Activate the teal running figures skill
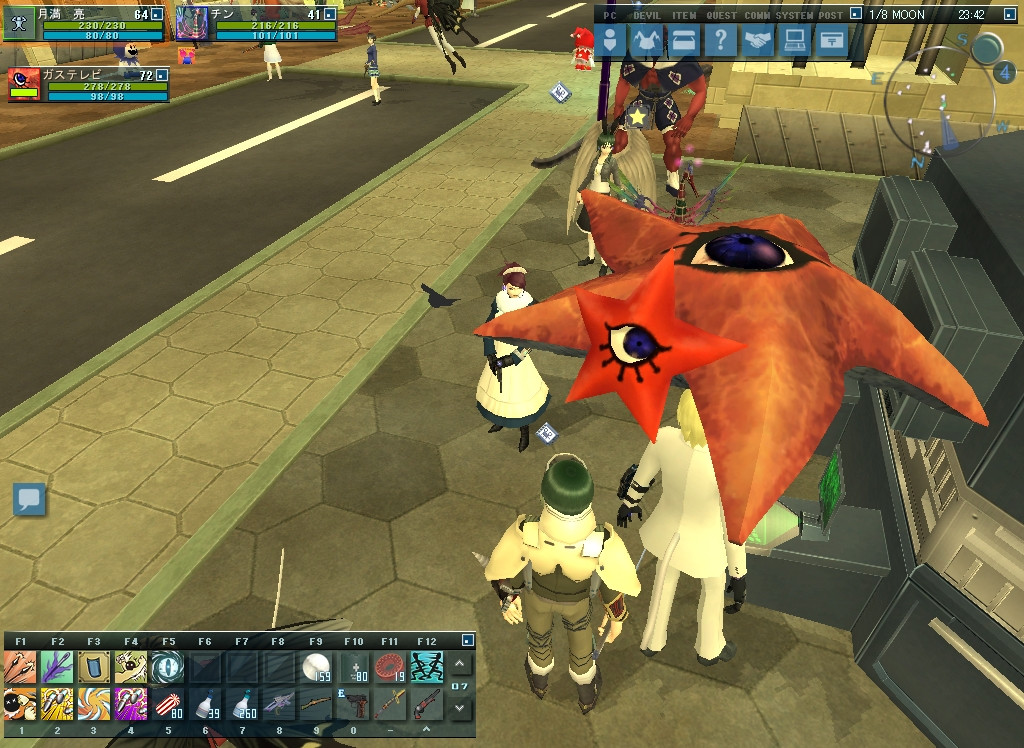The height and width of the screenshot is (748, 1024). tap(426, 667)
